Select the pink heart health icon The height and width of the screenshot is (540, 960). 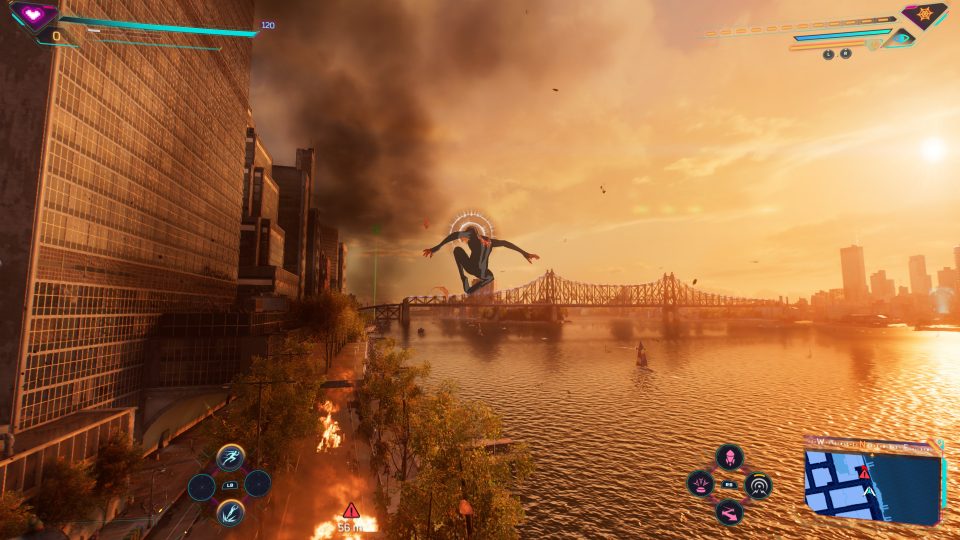(x=35, y=16)
